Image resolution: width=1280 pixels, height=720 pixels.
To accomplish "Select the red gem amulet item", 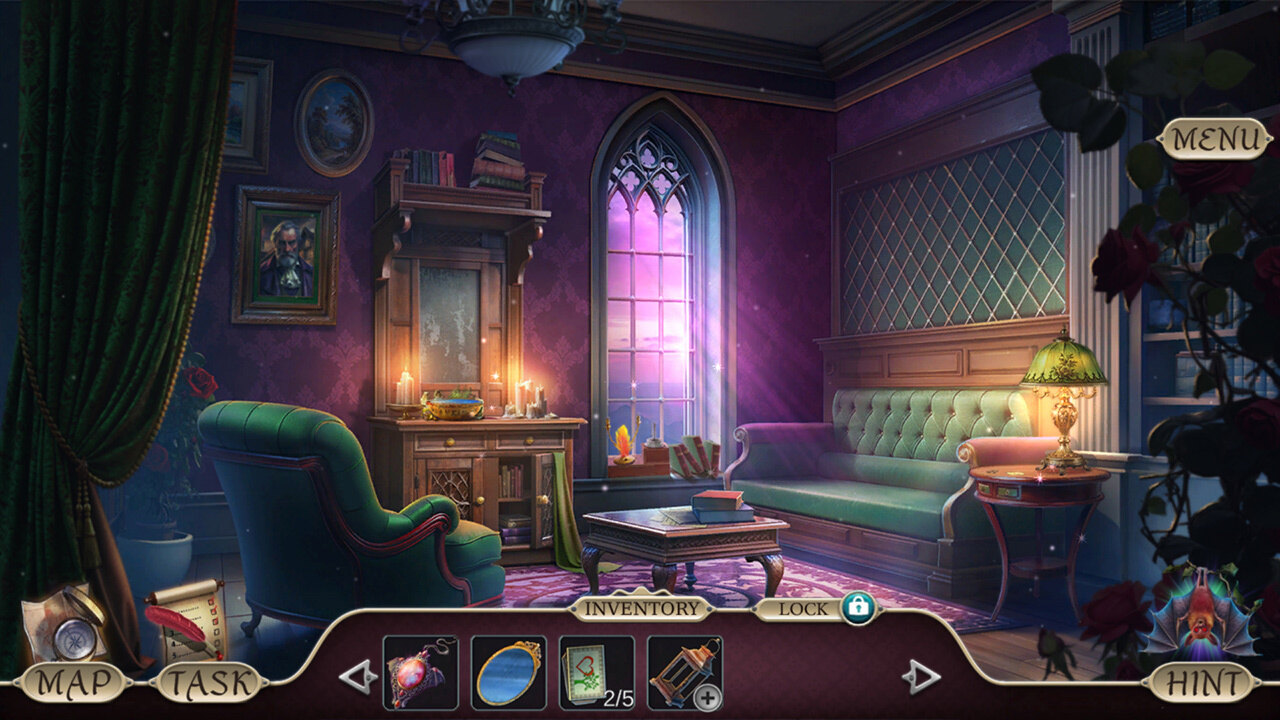I will (420, 672).
